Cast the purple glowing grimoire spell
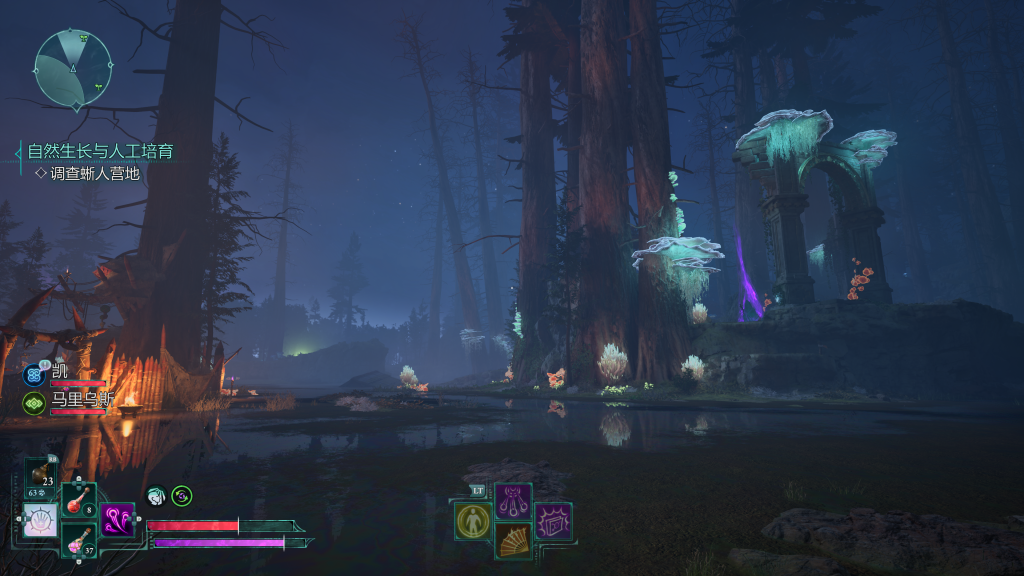Image resolution: width=1024 pixels, height=576 pixels. (553, 521)
